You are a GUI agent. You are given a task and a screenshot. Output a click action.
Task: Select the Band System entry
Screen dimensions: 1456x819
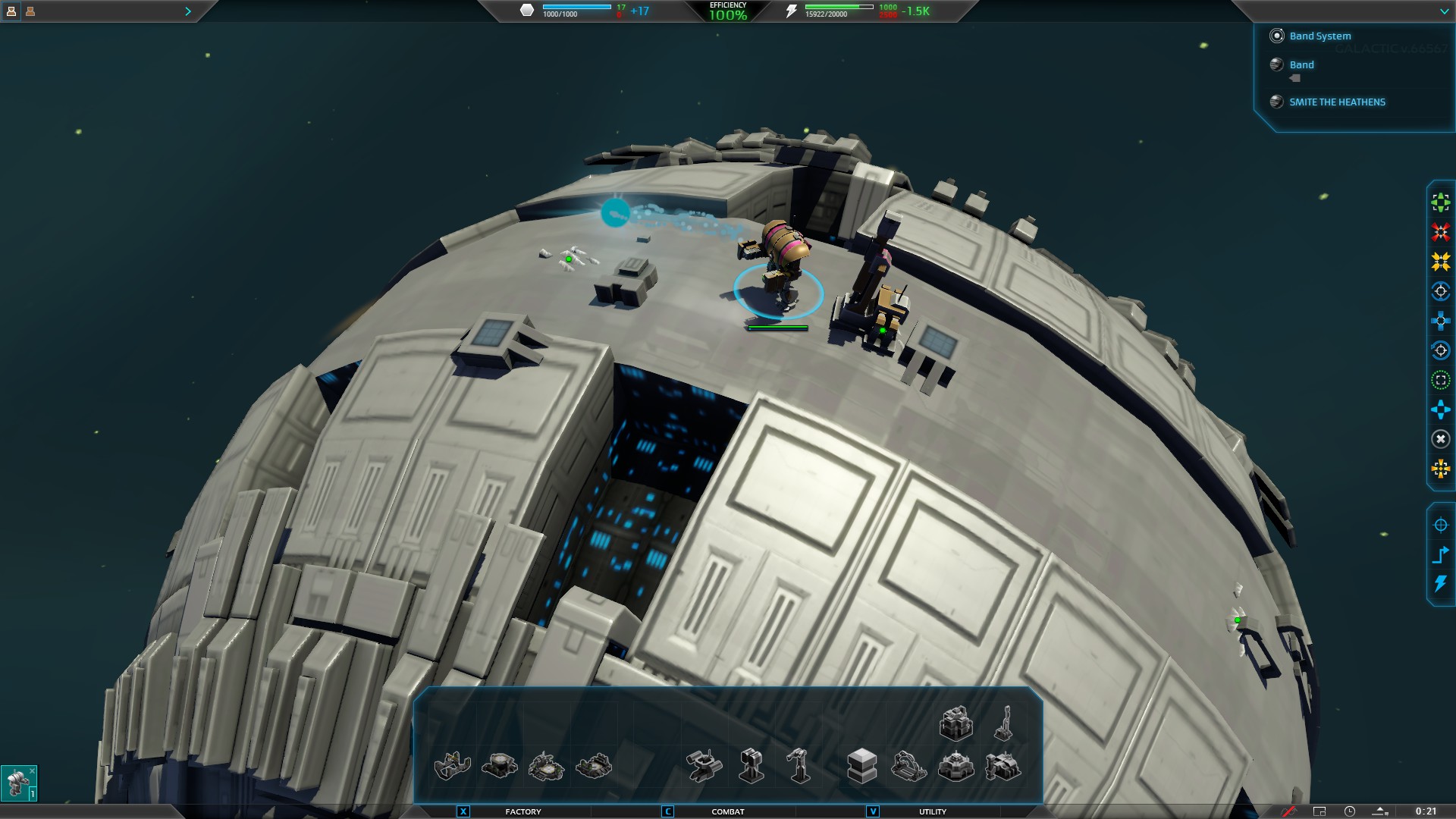click(x=1319, y=36)
